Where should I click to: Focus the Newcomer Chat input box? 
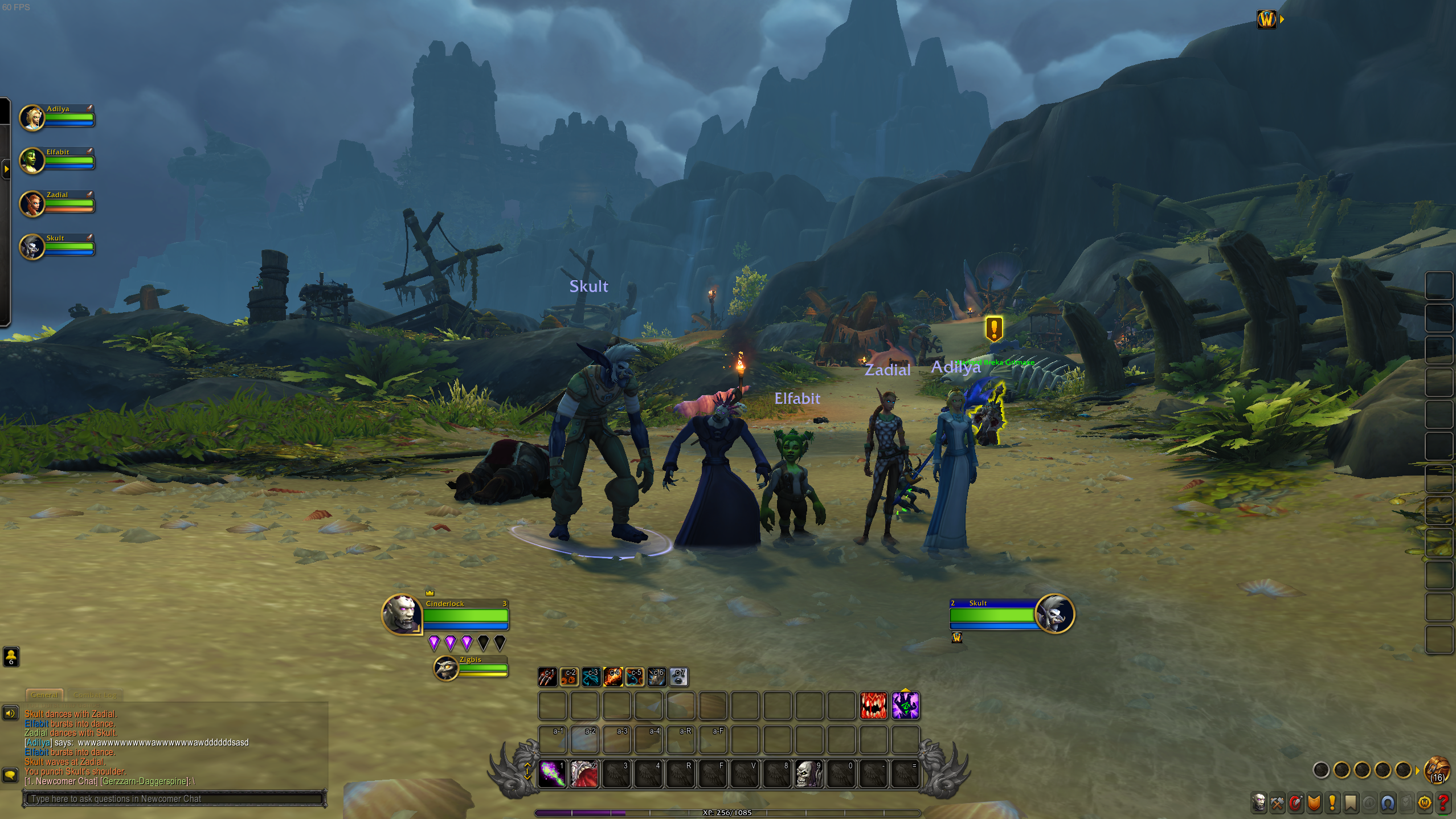pyautogui.click(x=174, y=798)
